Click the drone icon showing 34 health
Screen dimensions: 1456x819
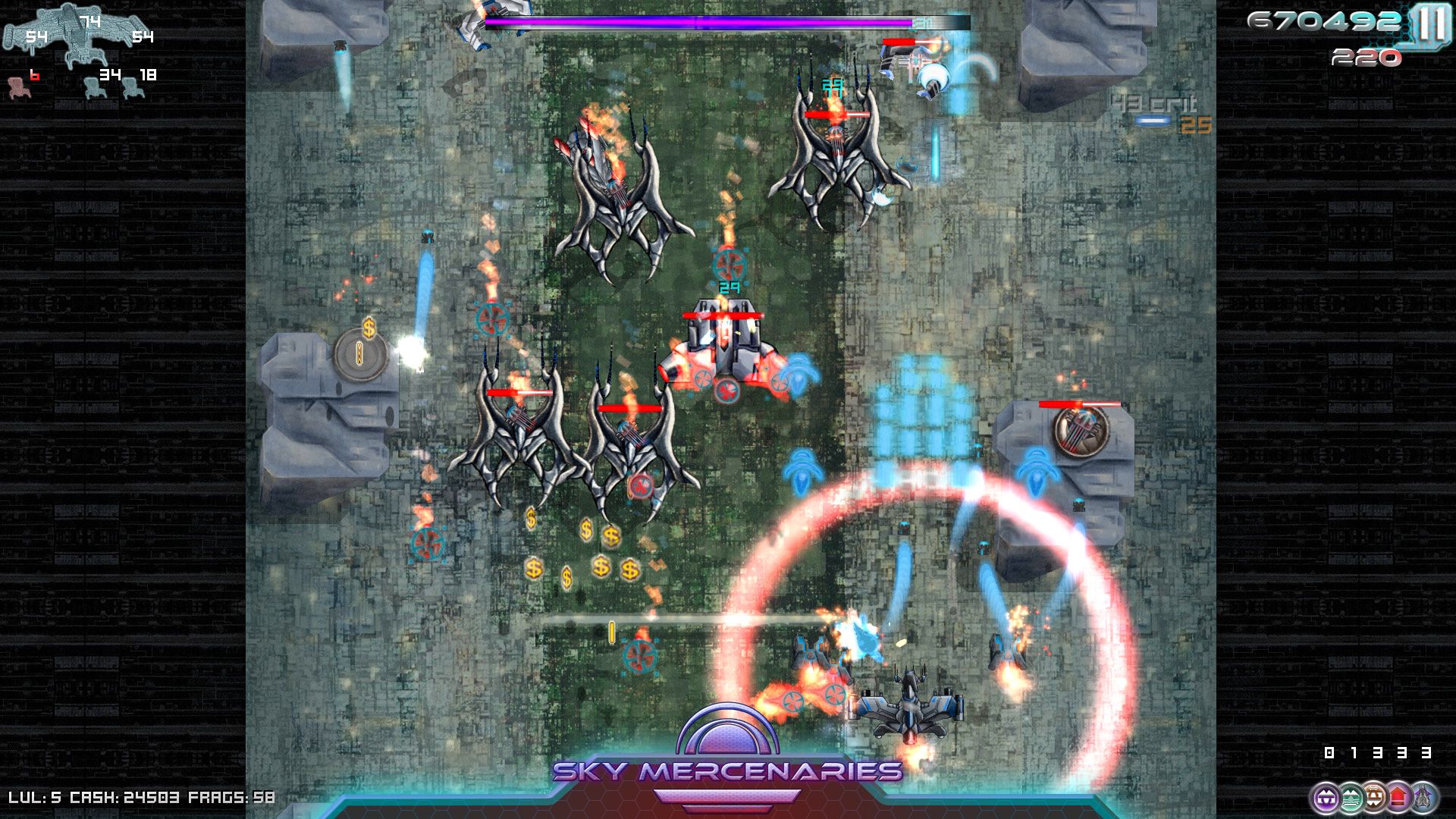(x=95, y=89)
